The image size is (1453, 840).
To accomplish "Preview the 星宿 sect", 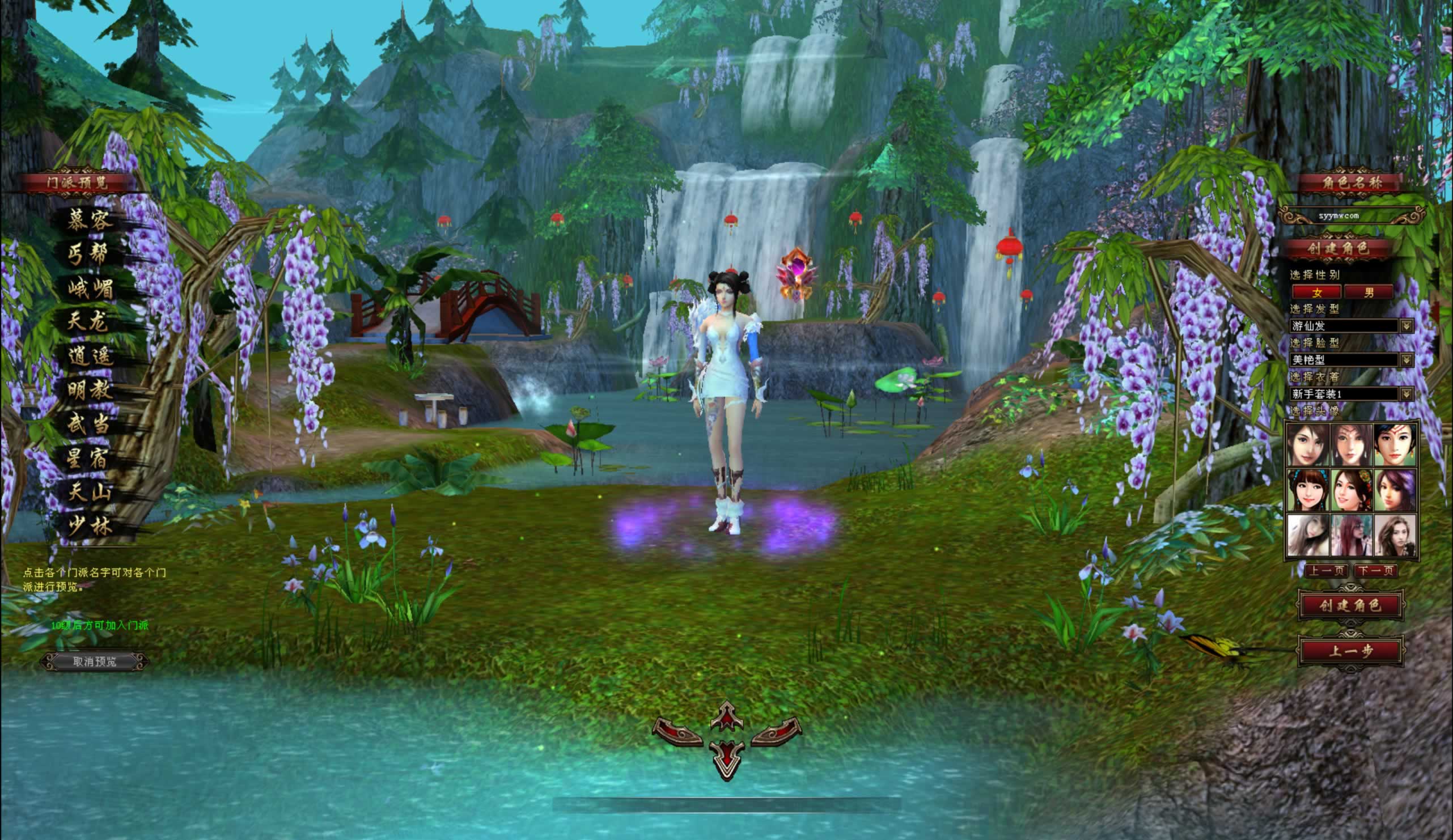I will click(89, 459).
